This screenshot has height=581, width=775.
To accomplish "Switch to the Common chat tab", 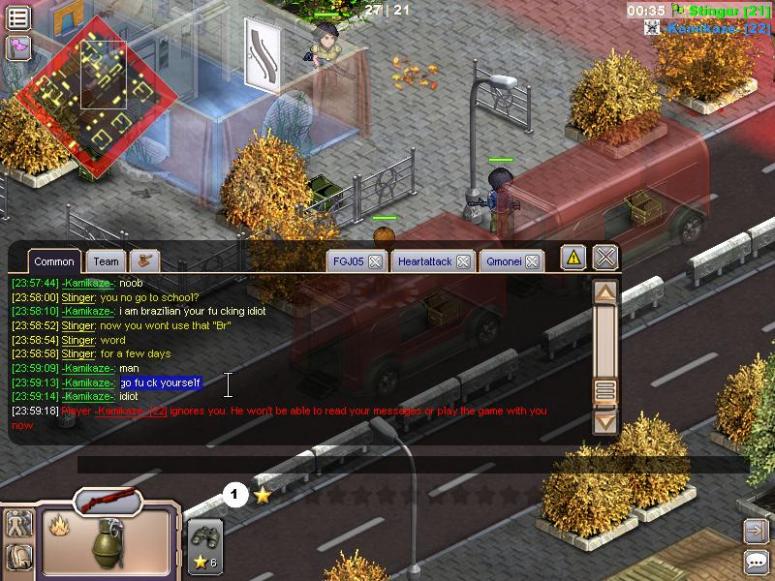I will 54,262.
